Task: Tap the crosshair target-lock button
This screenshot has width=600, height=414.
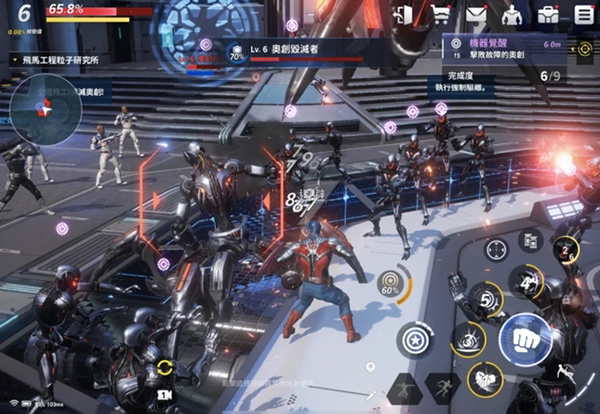Action: click(495, 248)
